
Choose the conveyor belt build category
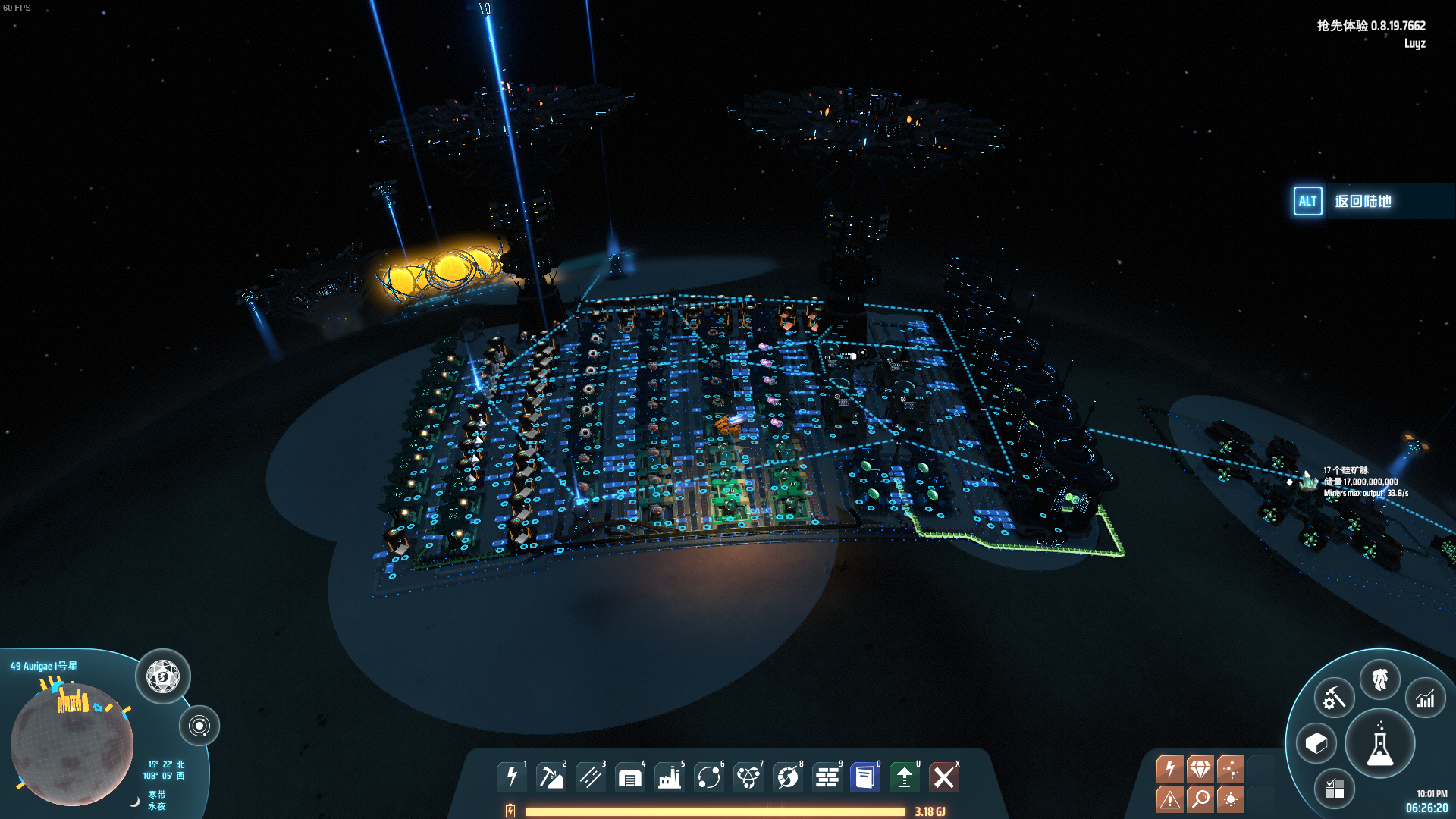(591, 777)
